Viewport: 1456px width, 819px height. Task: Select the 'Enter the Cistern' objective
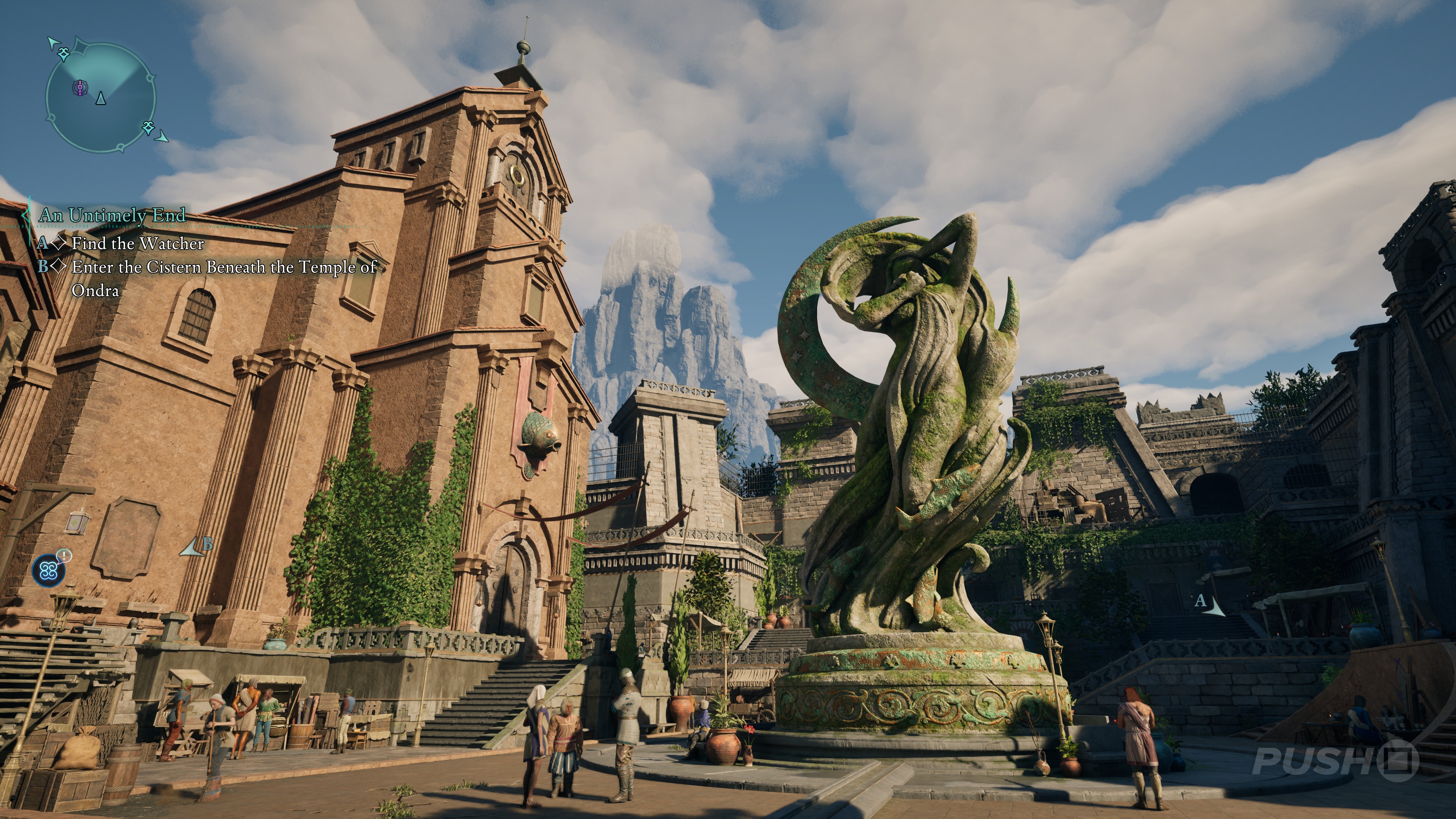224,267
